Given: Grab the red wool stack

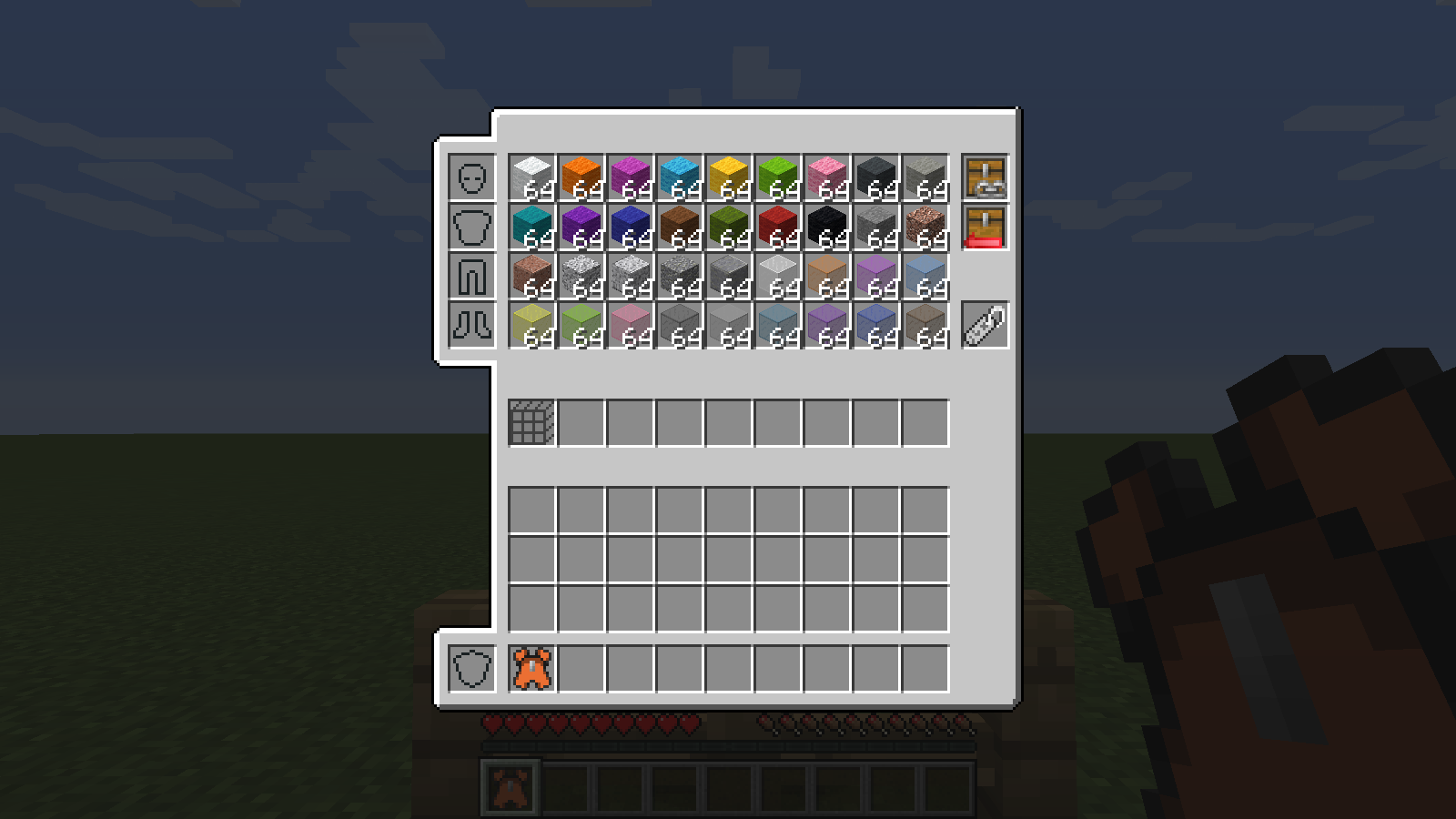Looking at the screenshot, I should 781,227.
